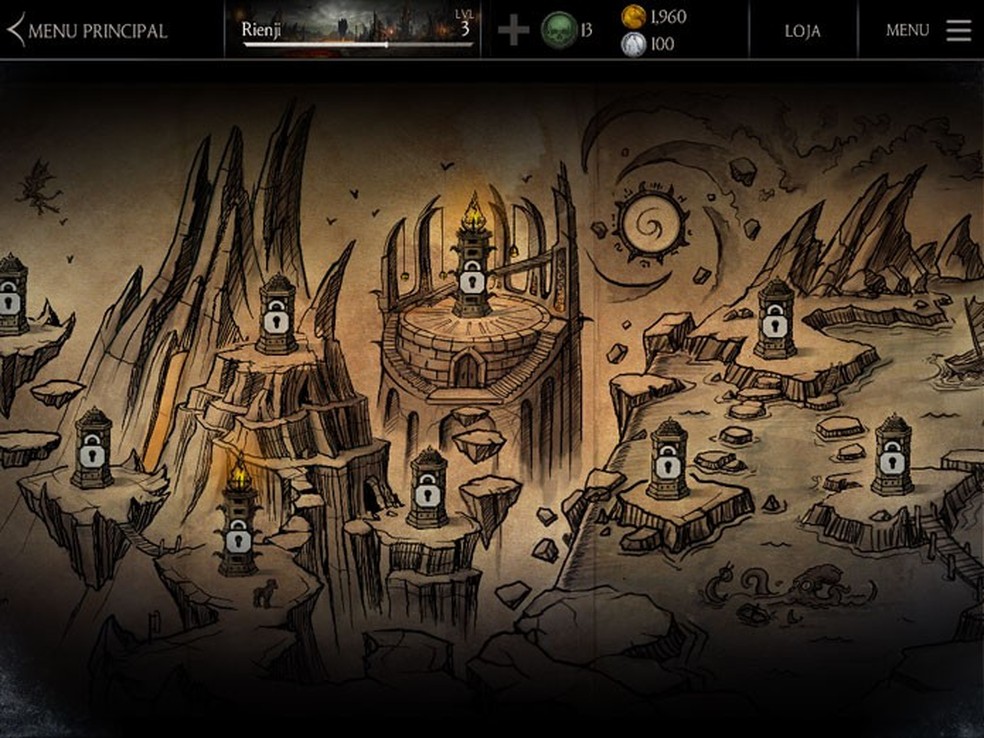
Task: Tap the plus button beside the souls
Action: pos(513,30)
